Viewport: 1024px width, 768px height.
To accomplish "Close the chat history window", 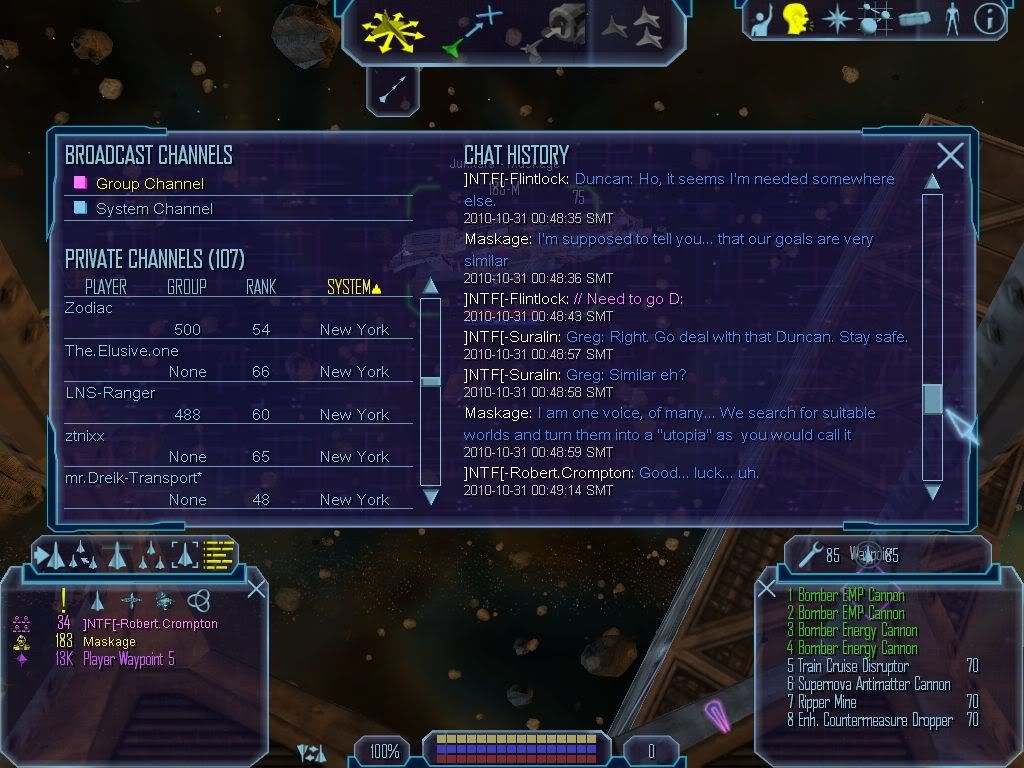I will 950,155.
